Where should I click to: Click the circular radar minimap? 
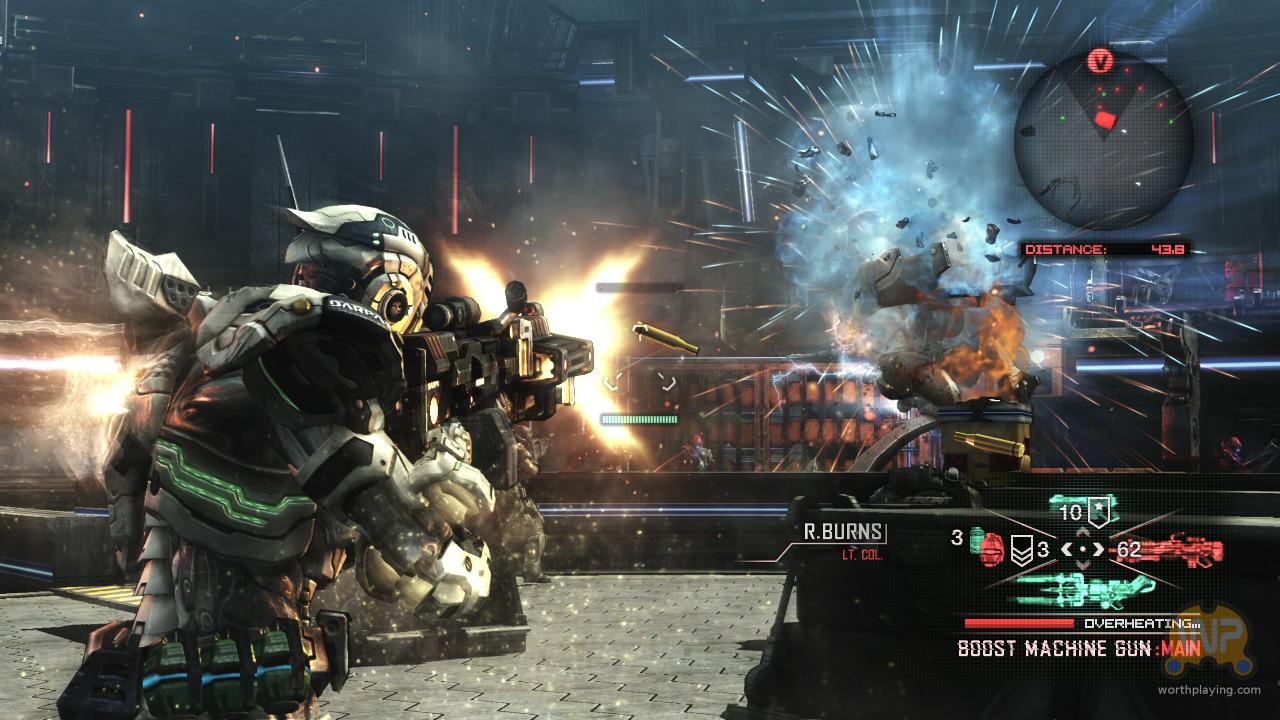click(x=1103, y=139)
